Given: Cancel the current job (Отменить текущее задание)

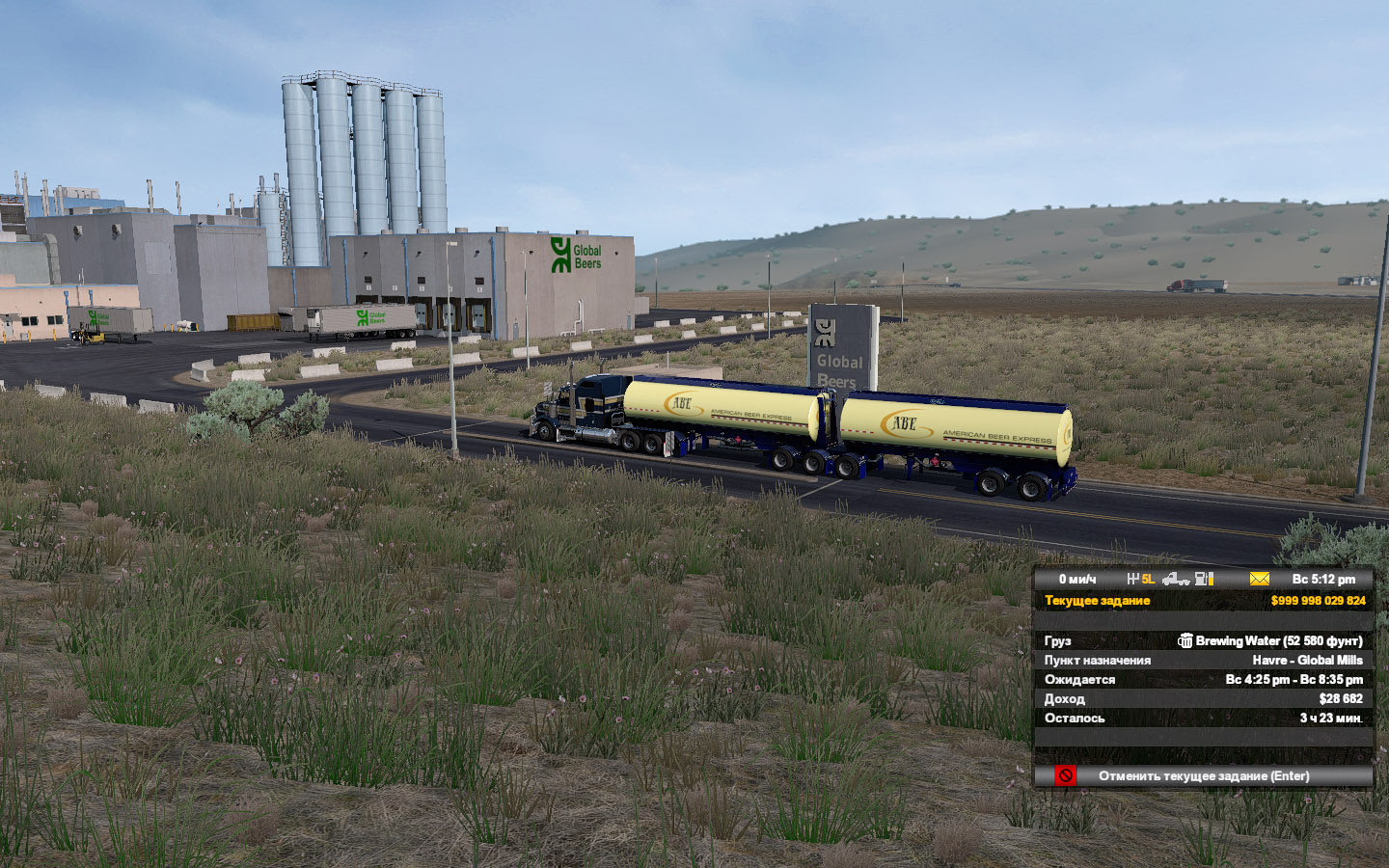Looking at the screenshot, I should tap(1203, 776).
